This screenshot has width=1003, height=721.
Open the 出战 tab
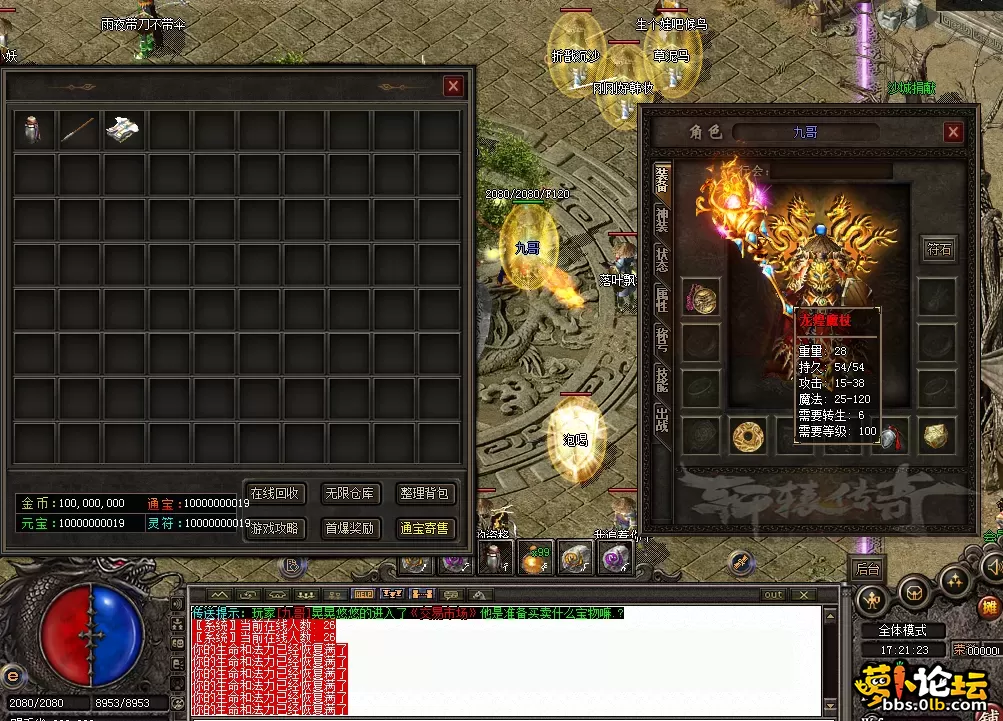[662, 418]
